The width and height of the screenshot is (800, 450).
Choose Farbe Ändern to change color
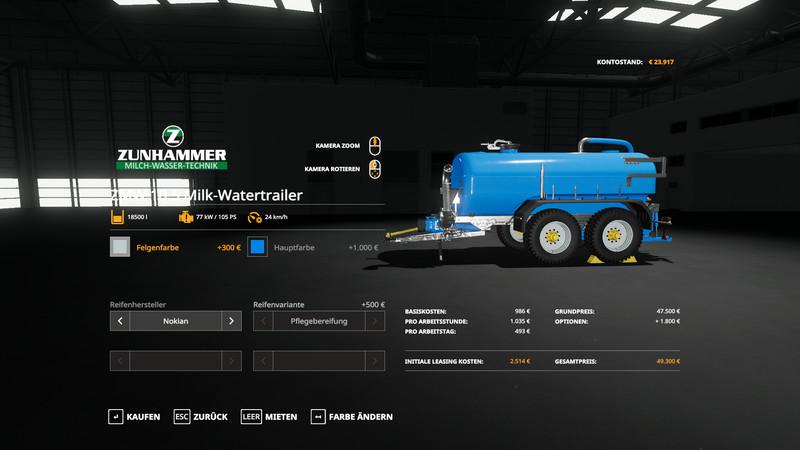[352, 416]
